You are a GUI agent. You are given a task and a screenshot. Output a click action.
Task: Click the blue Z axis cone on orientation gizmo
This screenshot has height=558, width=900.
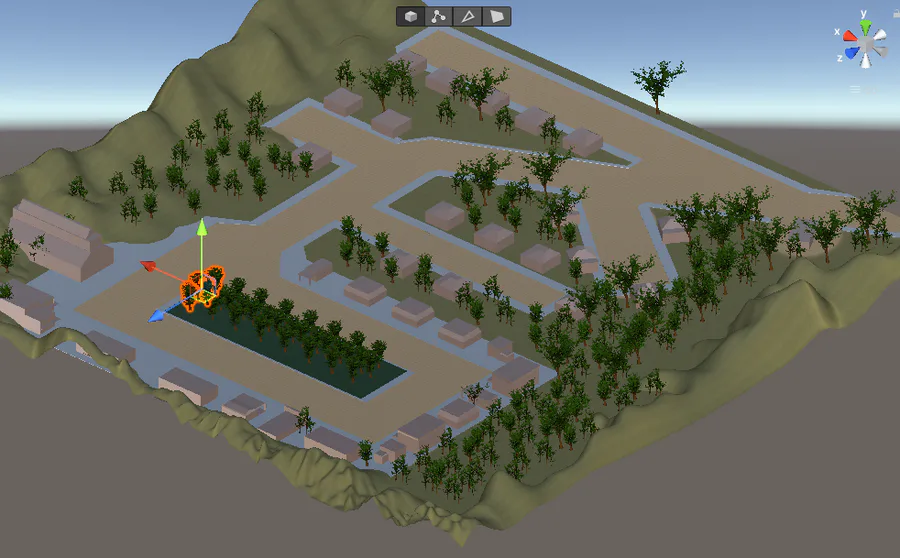point(851,53)
